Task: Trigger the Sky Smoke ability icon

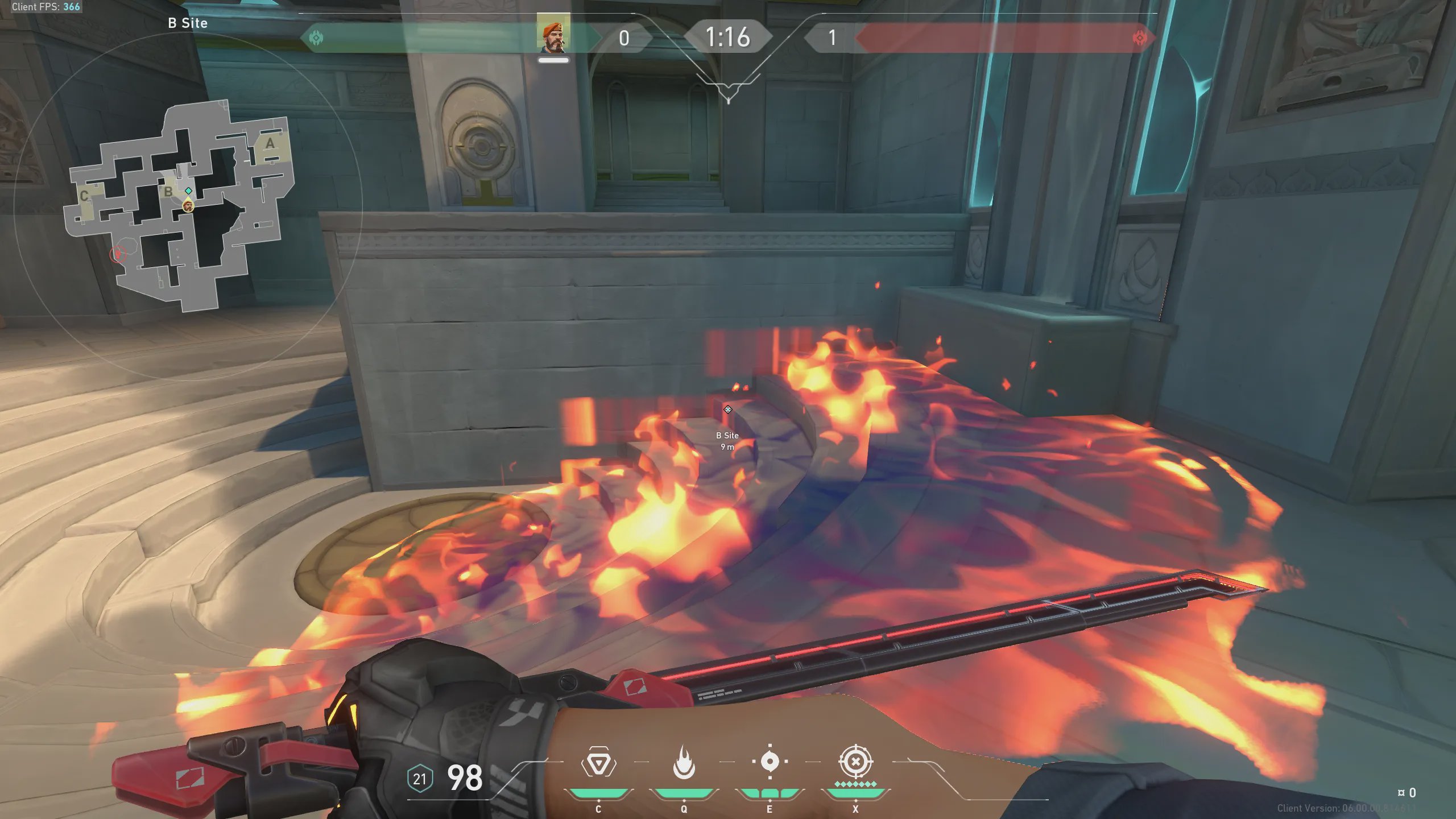Action: click(770, 762)
